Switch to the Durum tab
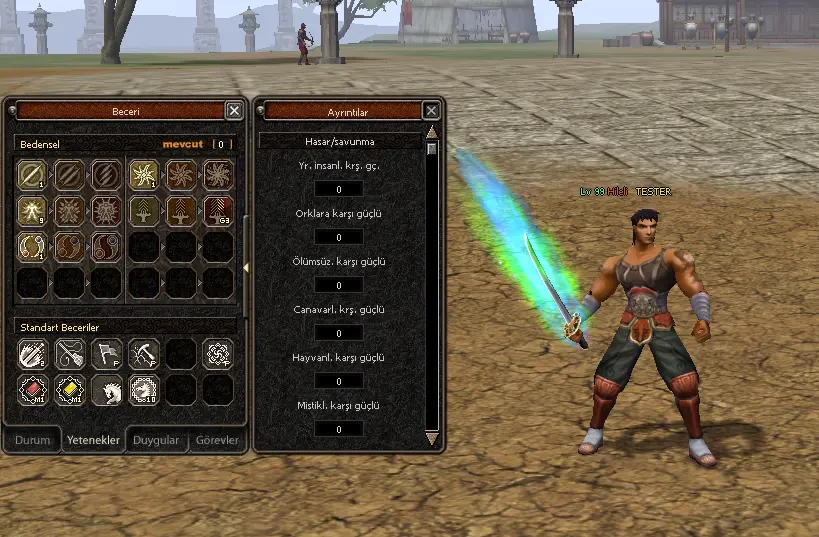 tap(32, 440)
